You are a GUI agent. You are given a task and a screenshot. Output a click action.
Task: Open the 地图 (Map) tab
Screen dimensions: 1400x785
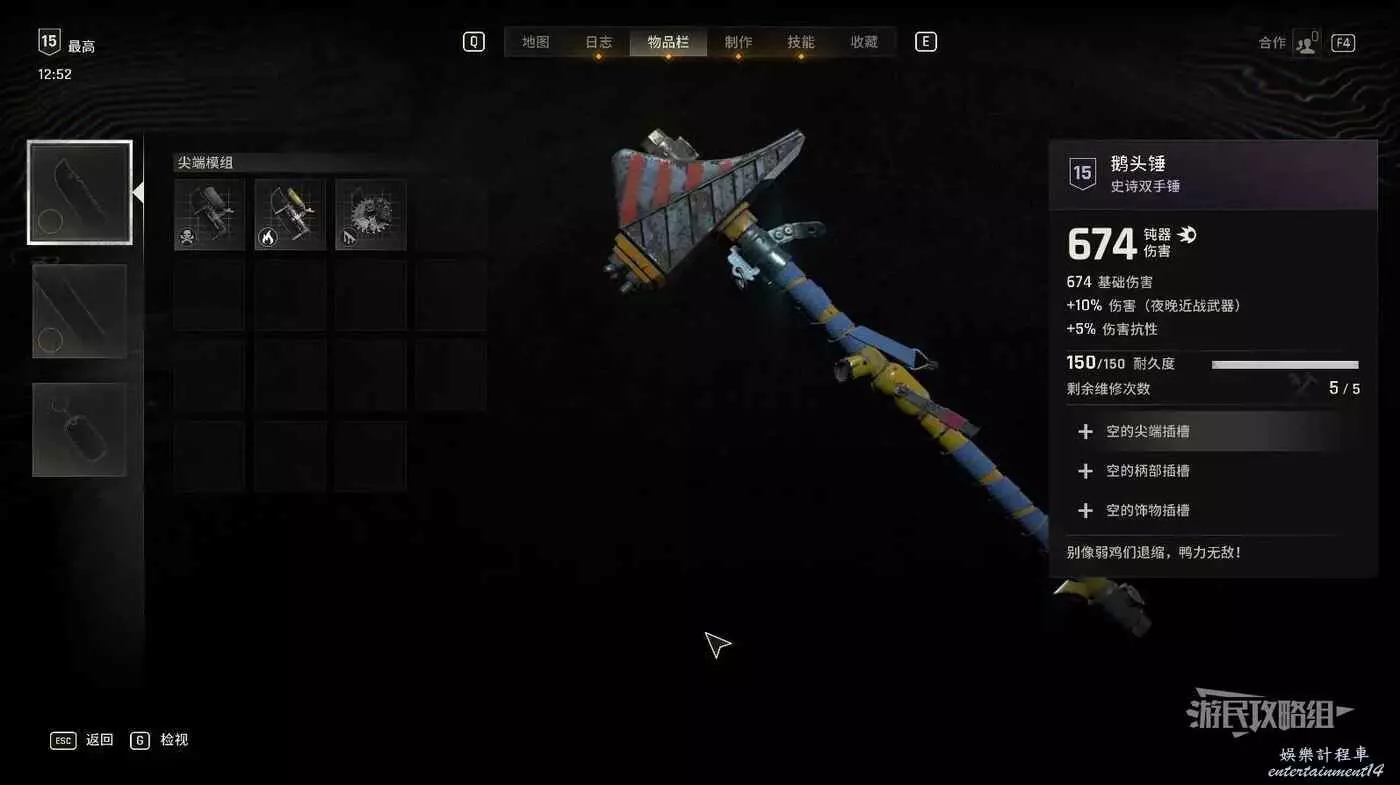click(x=536, y=42)
